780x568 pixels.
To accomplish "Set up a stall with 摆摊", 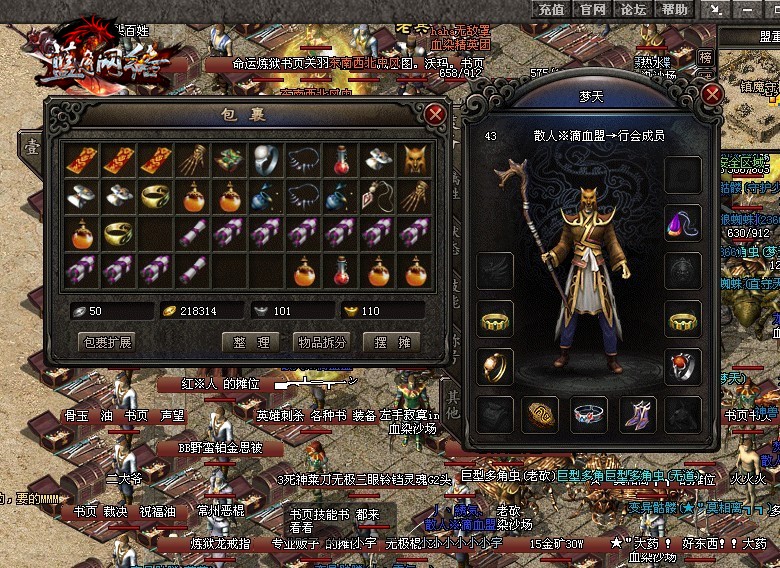I will coord(391,342).
